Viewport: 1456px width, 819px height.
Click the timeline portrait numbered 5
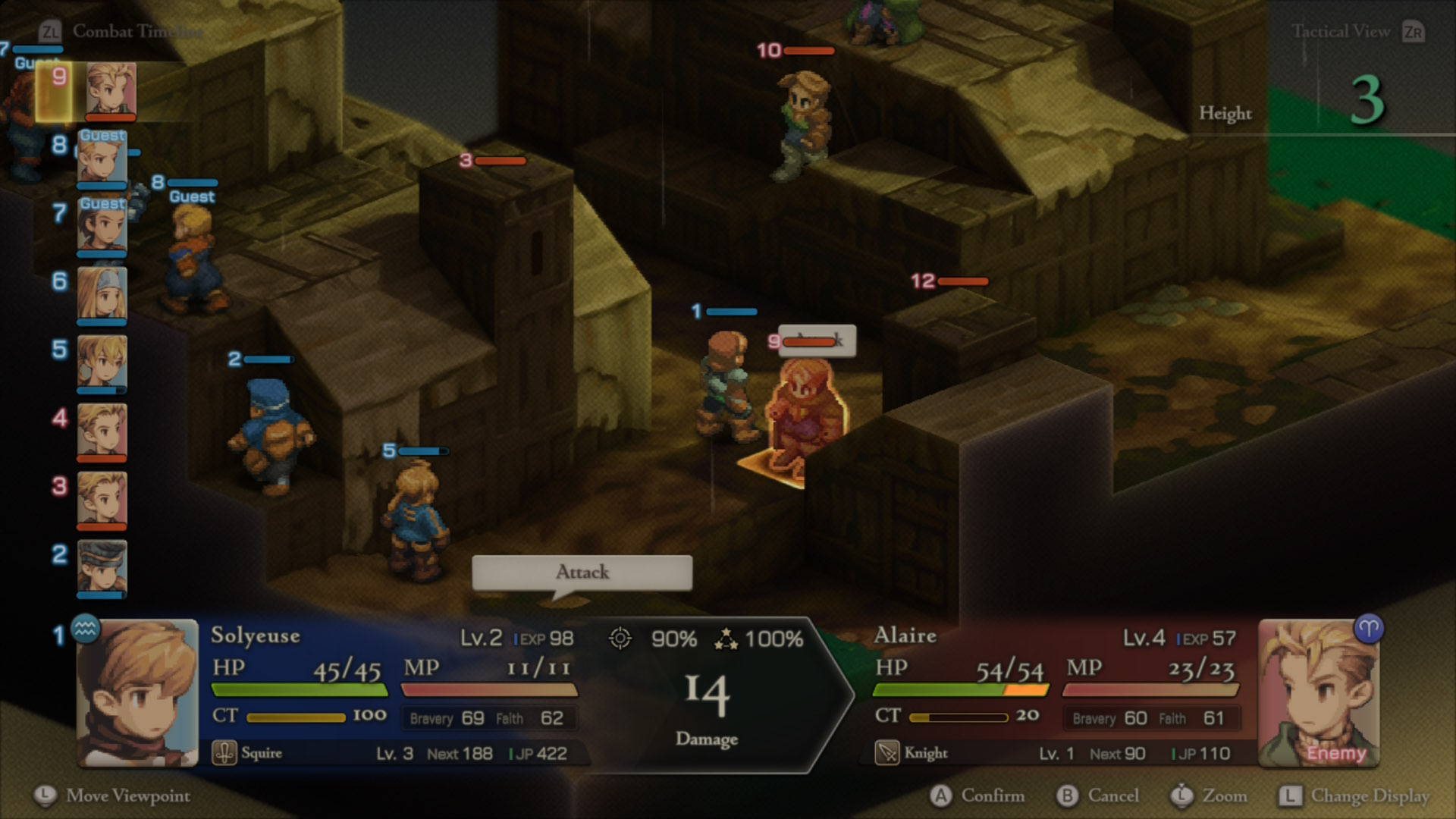[102, 362]
